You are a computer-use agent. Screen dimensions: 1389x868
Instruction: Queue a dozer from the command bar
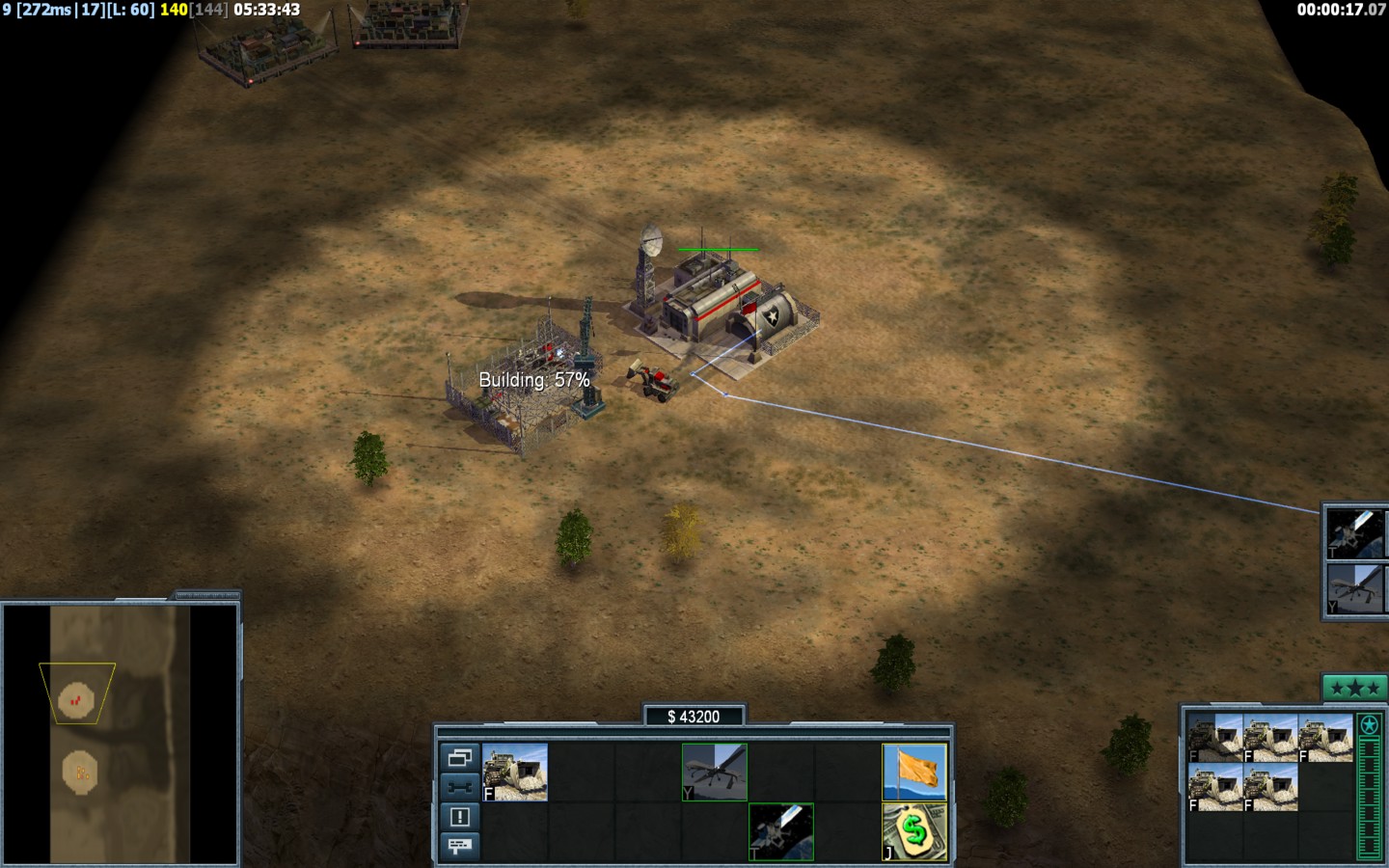pyautogui.click(x=515, y=772)
